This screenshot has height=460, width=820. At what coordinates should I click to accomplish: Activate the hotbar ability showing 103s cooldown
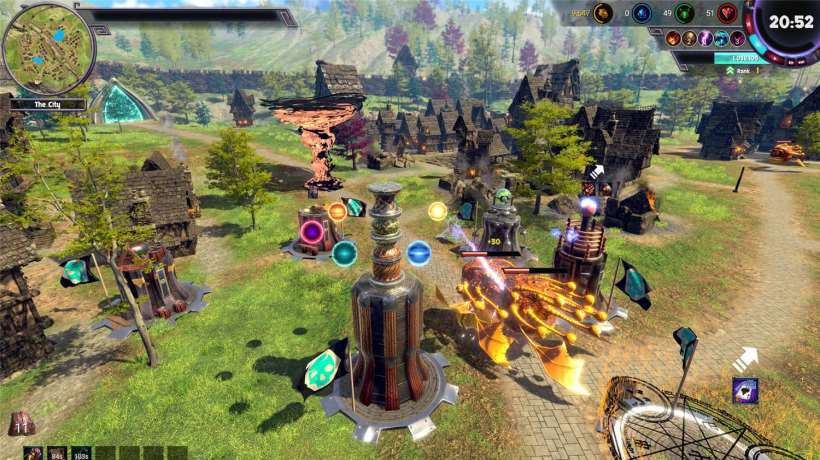pyautogui.click(x=81, y=453)
